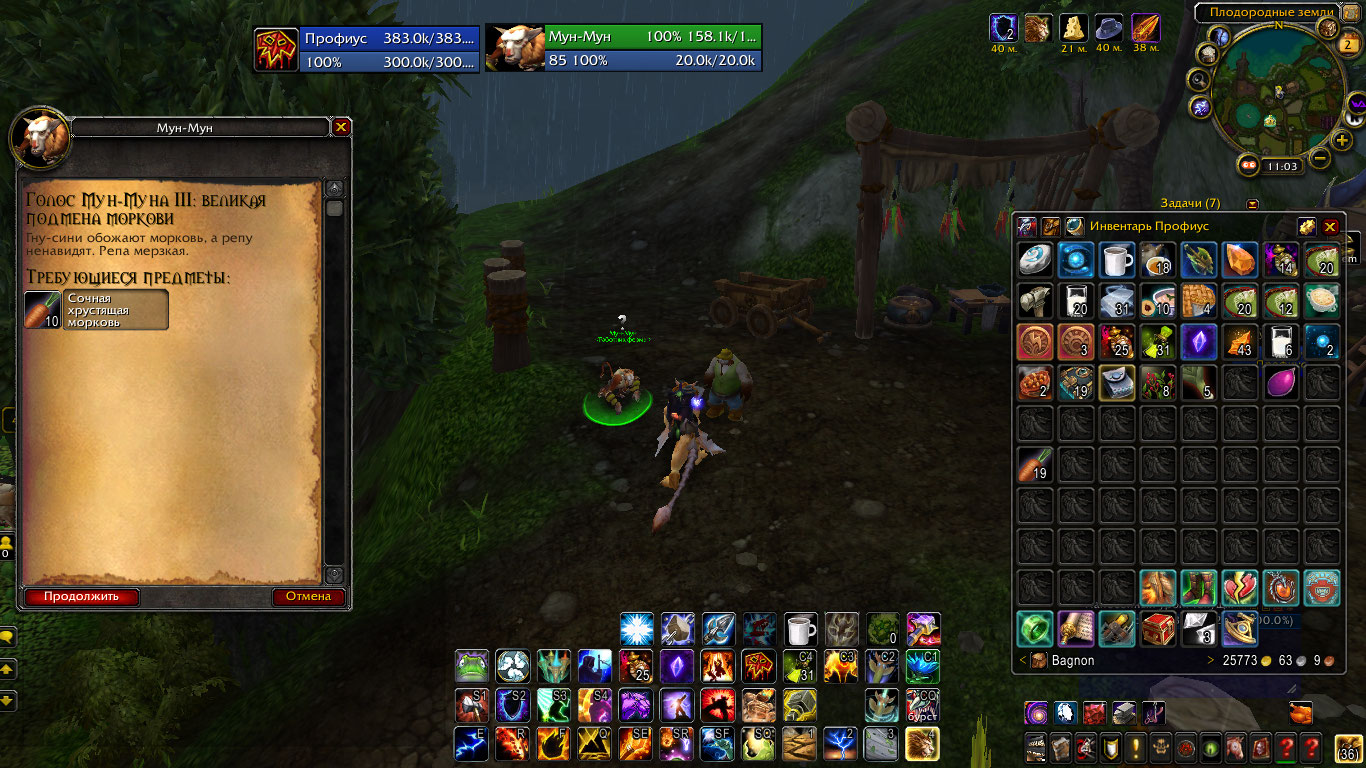This screenshot has width=1366, height=768.
Task: Select the Профиус player frame
Action: click(367, 49)
